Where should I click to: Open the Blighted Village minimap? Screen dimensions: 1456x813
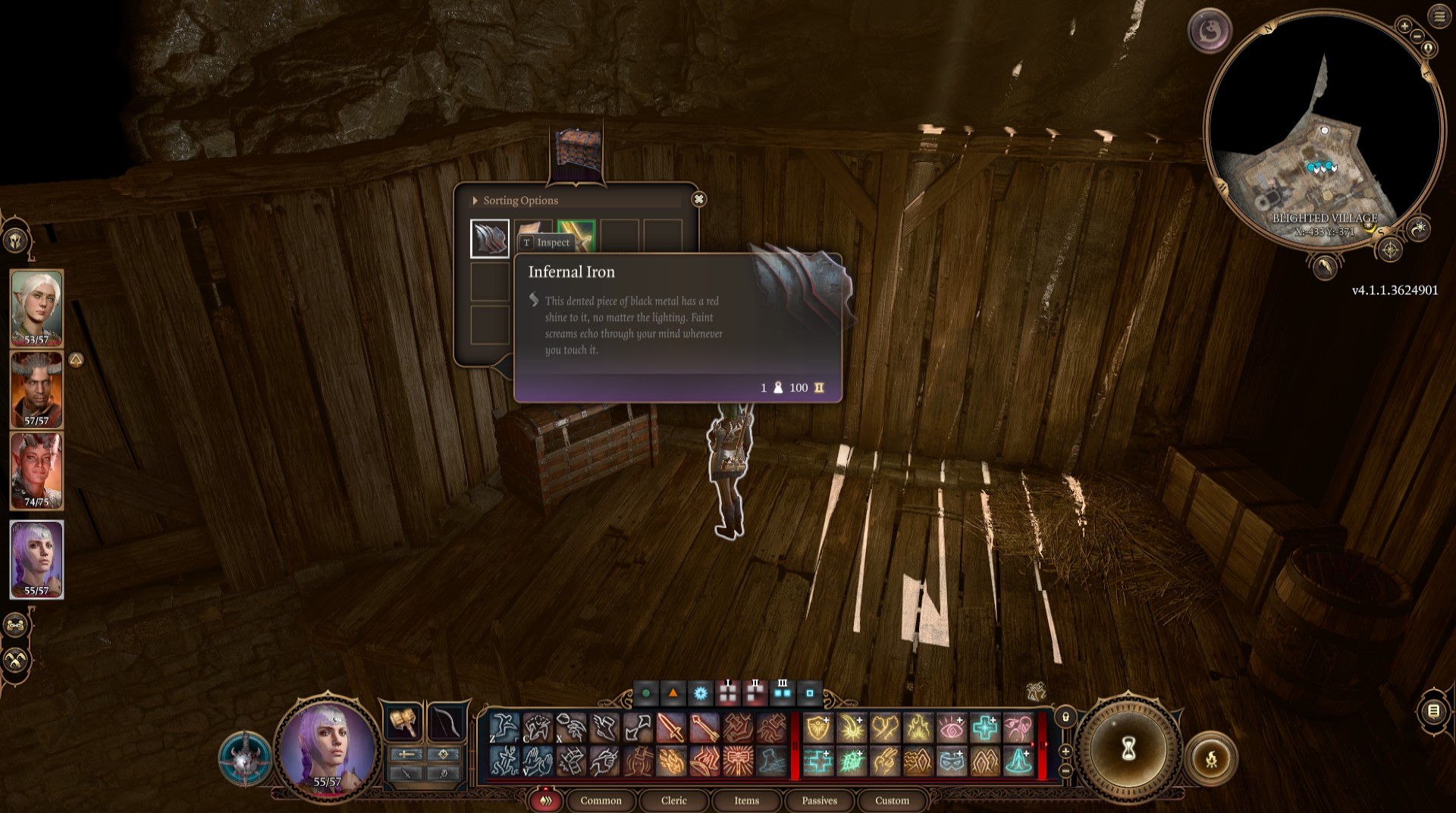[1323, 129]
